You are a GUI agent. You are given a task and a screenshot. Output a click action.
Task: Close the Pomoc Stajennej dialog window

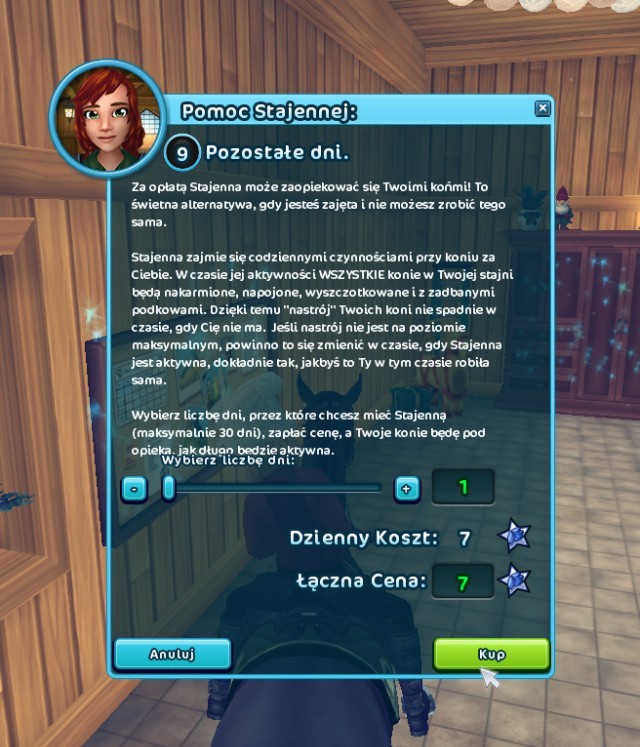click(542, 108)
